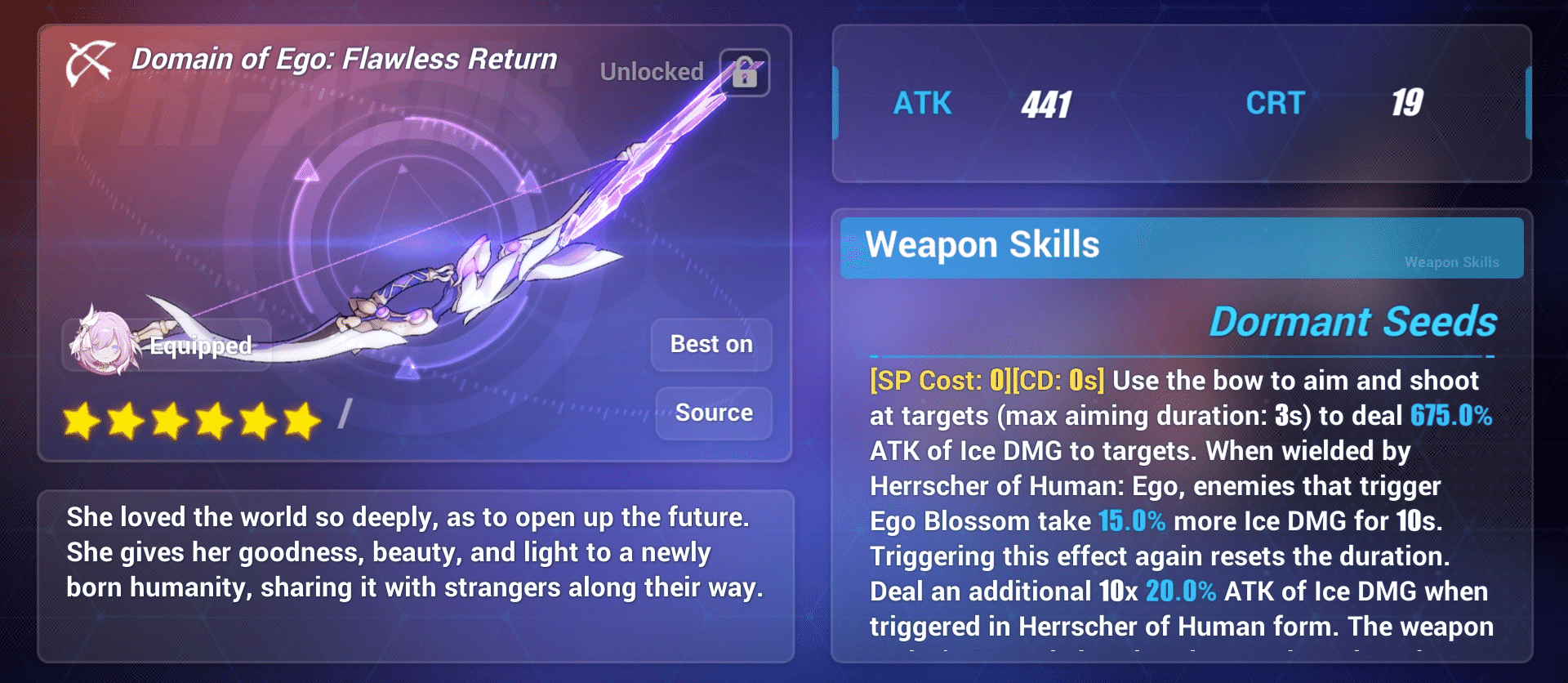This screenshot has height=683, width=1568.
Task: Toggle the Equipped status on the weapon
Action: tap(199, 346)
